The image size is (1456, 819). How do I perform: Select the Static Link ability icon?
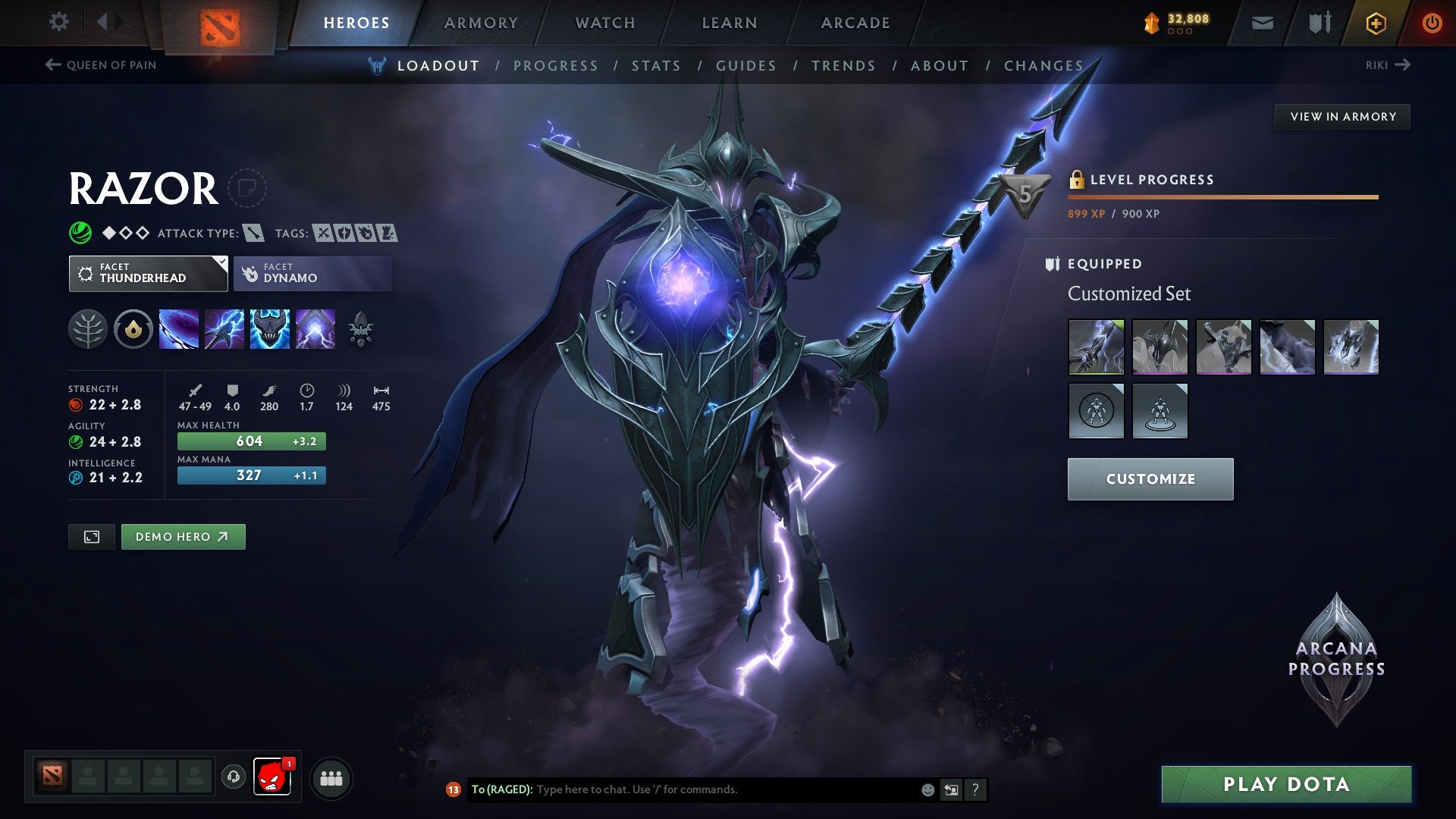(224, 329)
